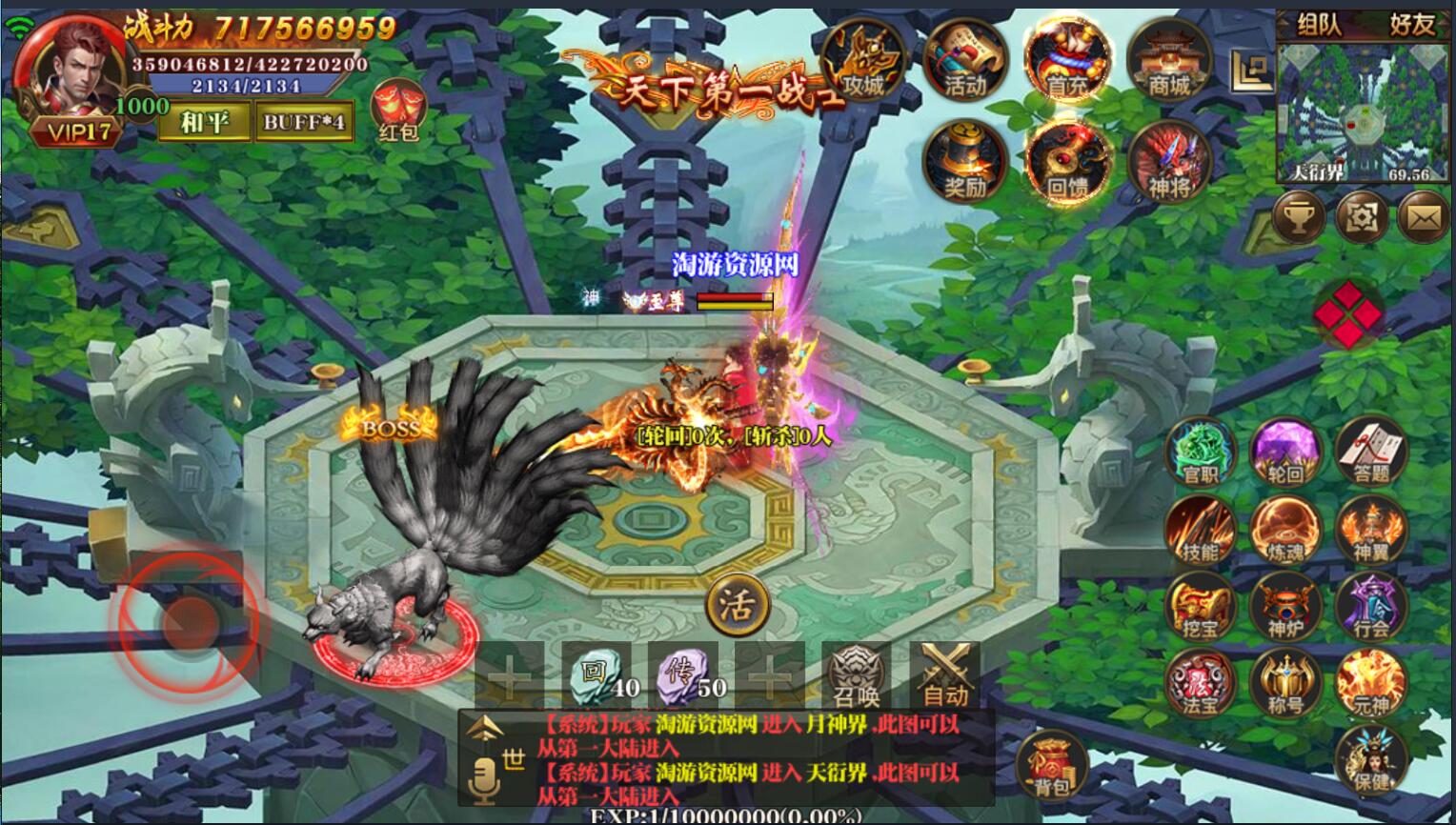Open the 背包 backpack
The height and width of the screenshot is (825, 1456).
click(x=1052, y=767)
